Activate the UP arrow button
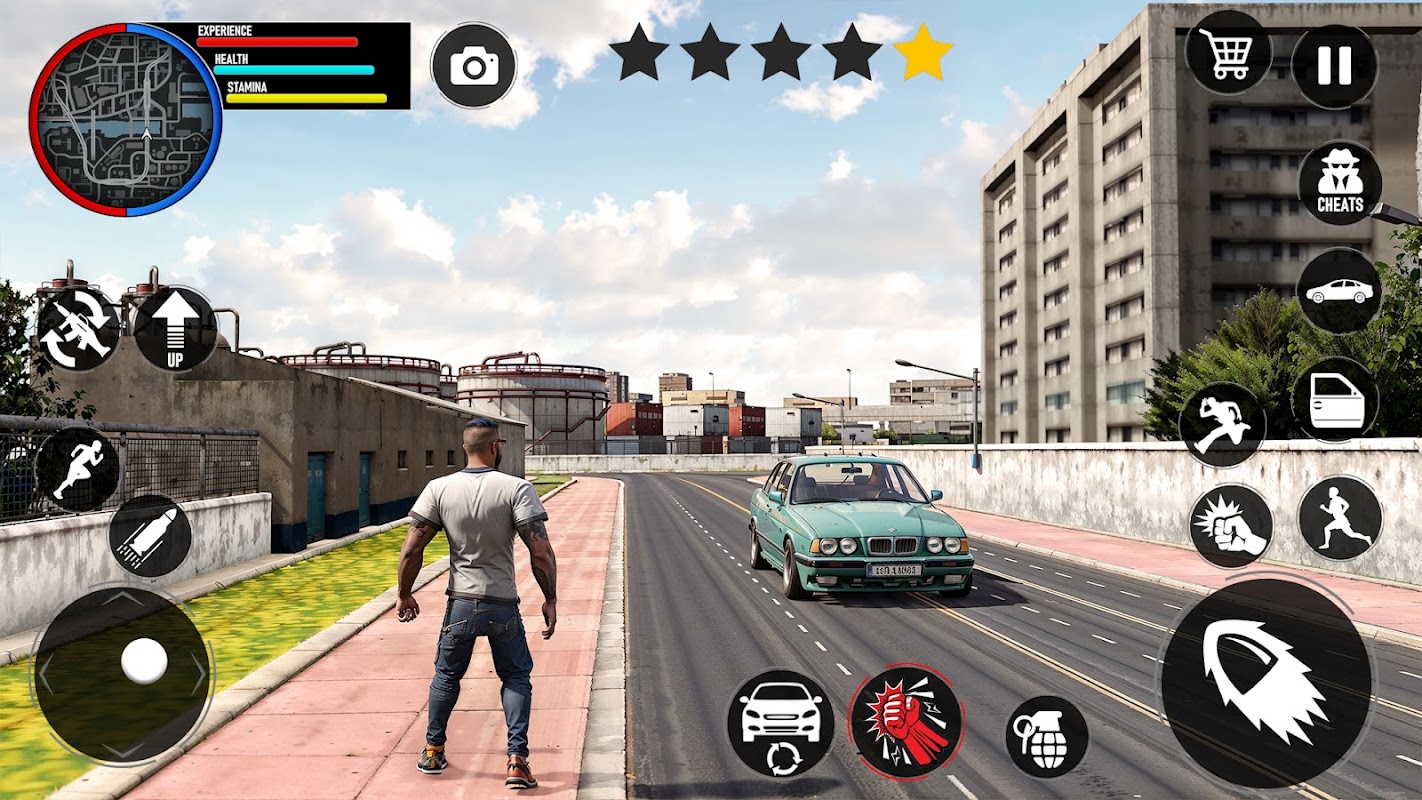The image size is (1422, 800). pos(175,329)
